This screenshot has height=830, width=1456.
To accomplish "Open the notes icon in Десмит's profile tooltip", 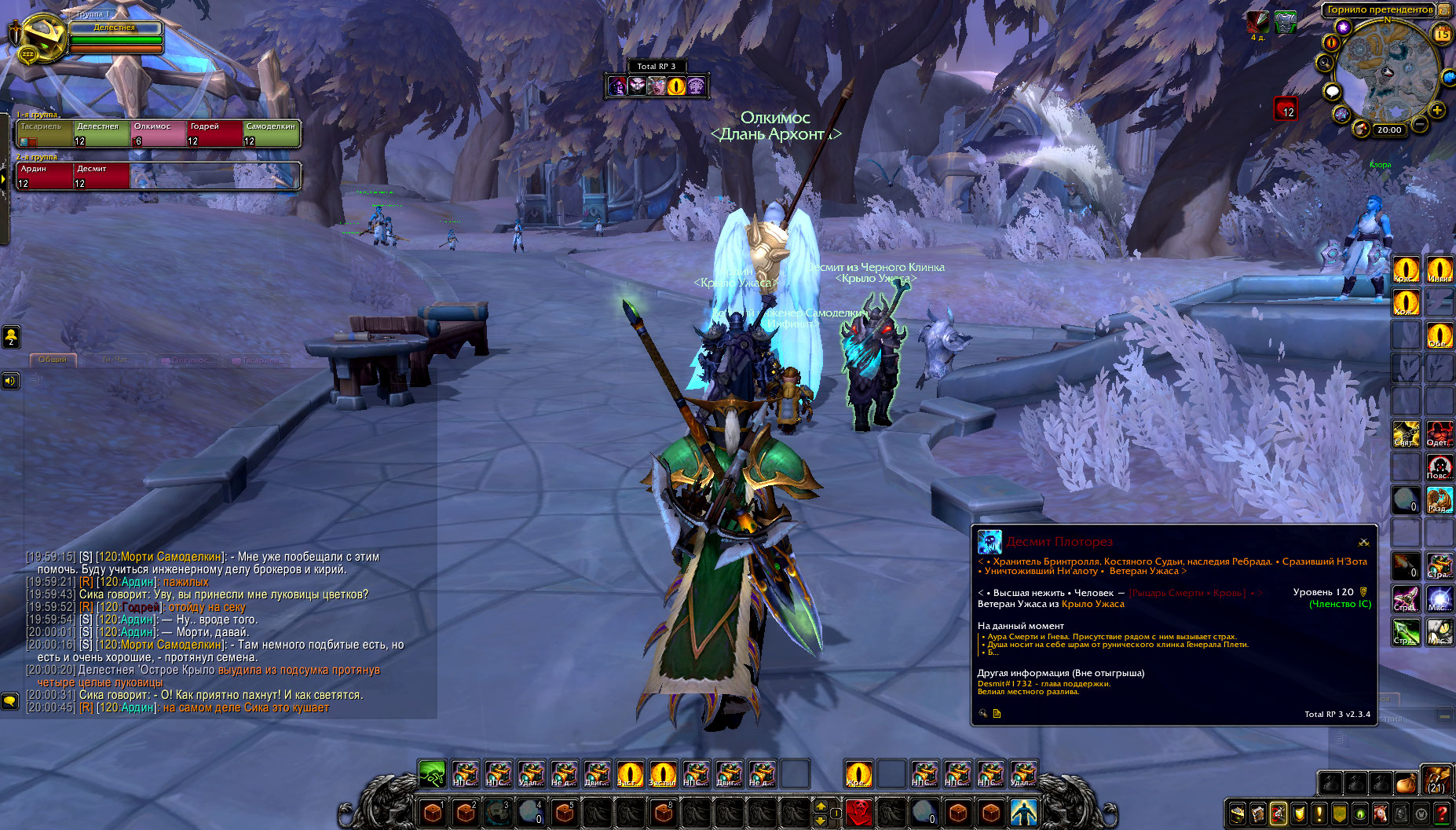I will (997, 714).
